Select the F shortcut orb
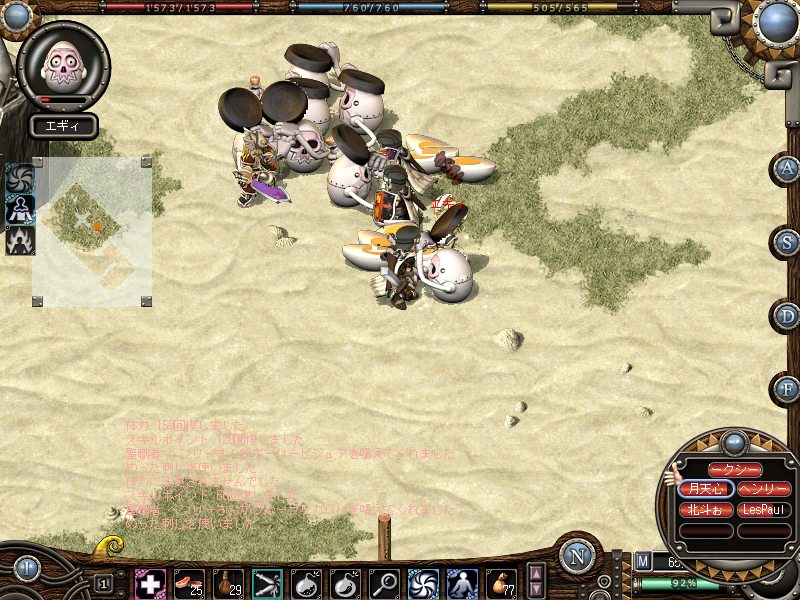 click(788, 389)
